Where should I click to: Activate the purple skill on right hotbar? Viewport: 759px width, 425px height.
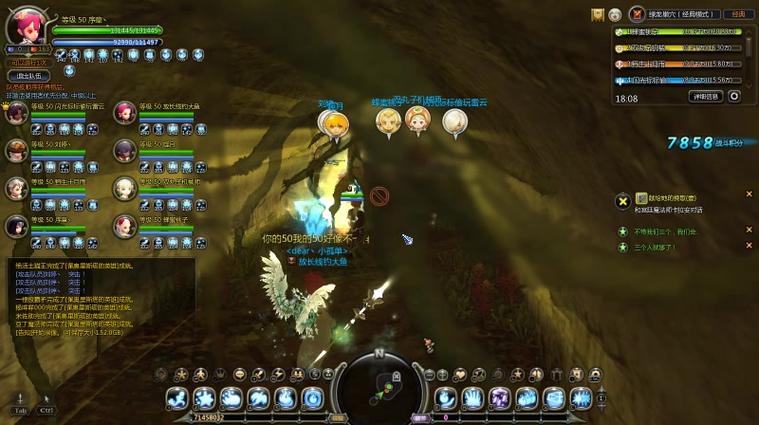(x=499, y=399)
